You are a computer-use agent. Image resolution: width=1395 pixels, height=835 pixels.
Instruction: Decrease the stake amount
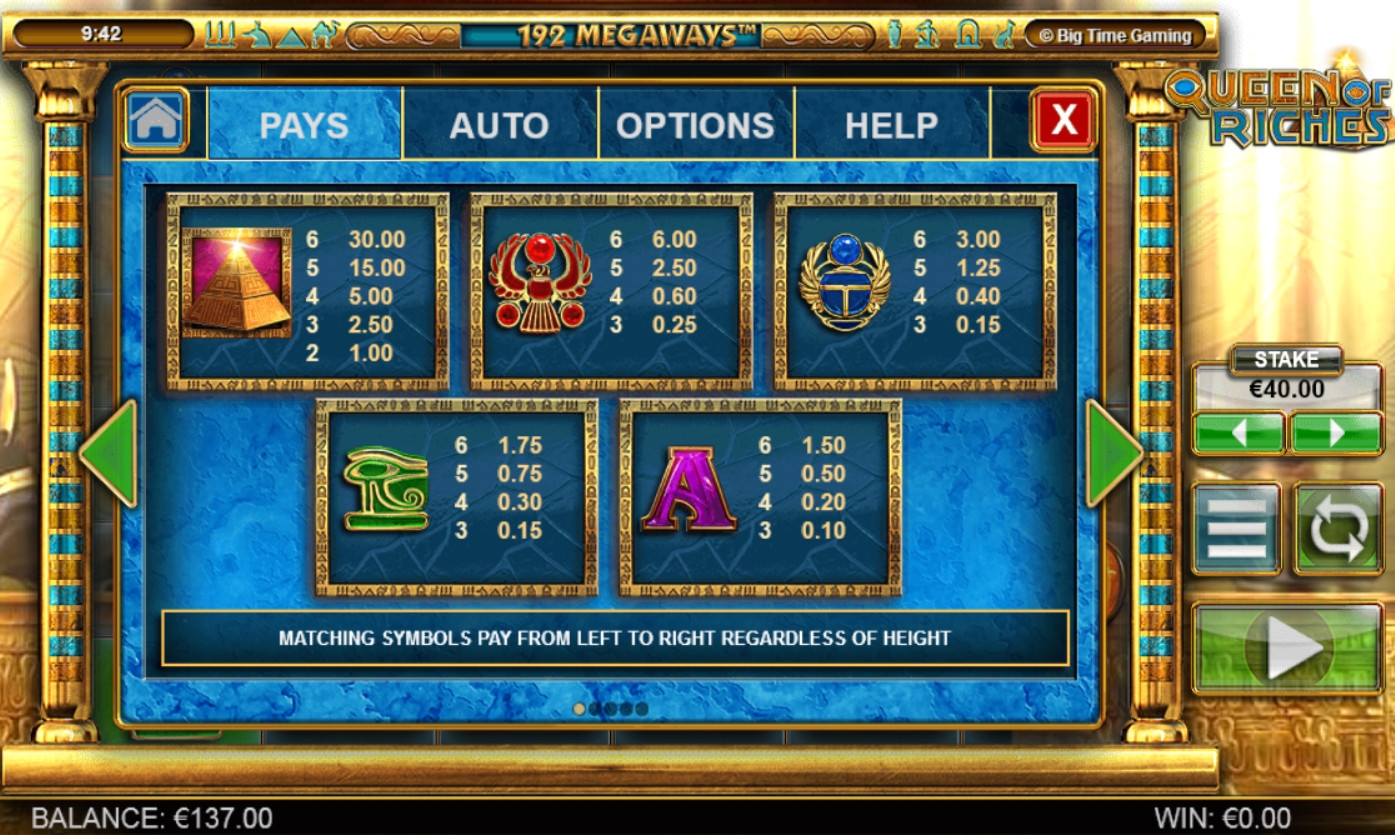[x=1238, y=433]
